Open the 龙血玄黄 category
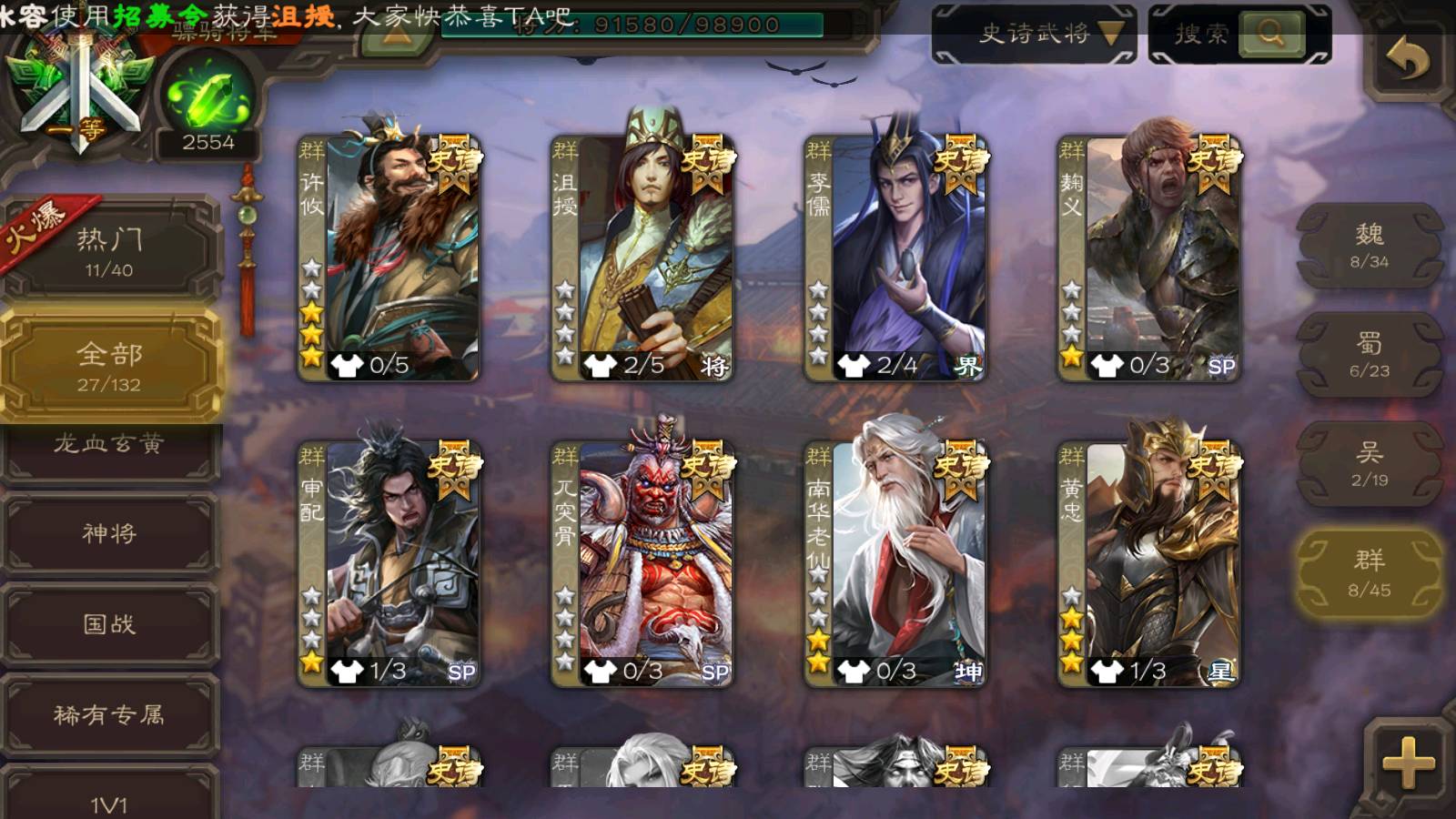 coord(109,446)
